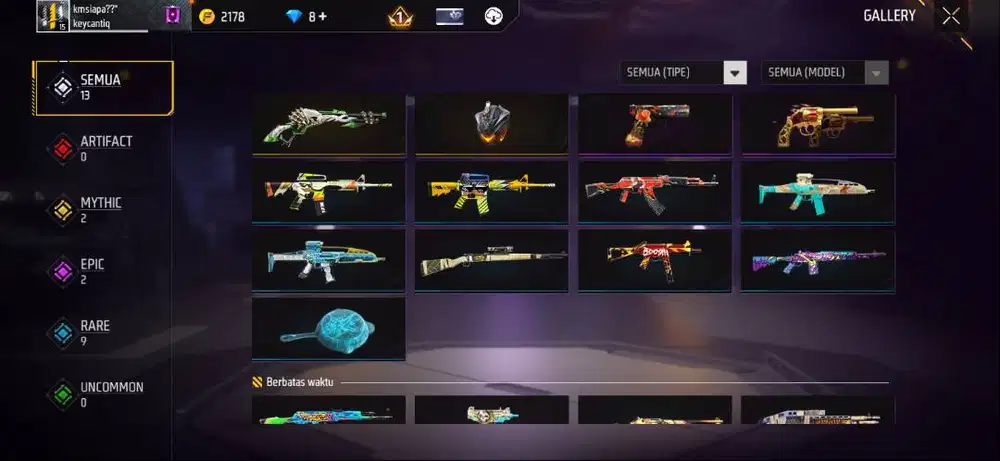Add diamonds with the plus button

point(325,17)
